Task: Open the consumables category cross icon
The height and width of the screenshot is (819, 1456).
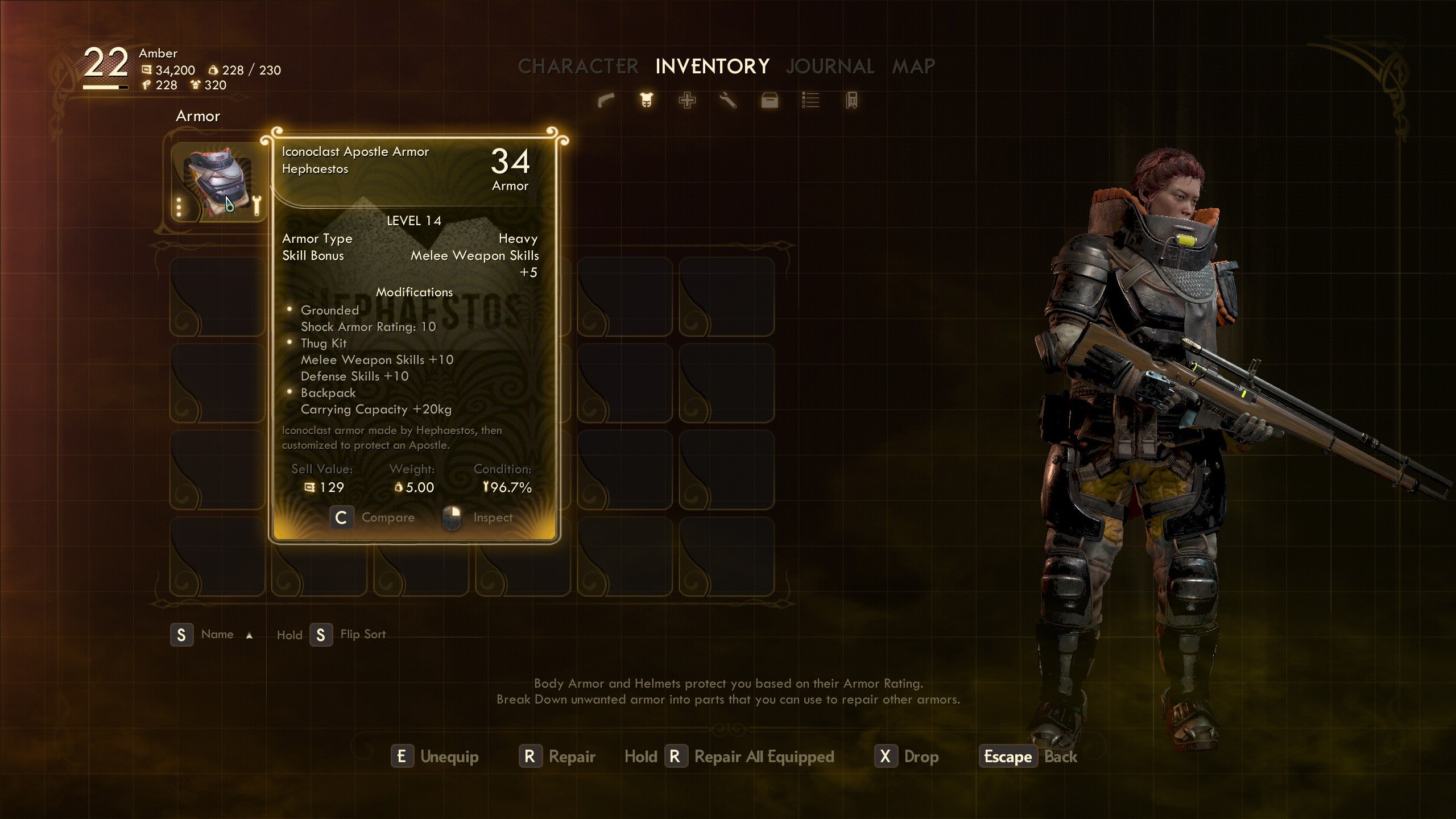Action: click(x=687, y=101)
